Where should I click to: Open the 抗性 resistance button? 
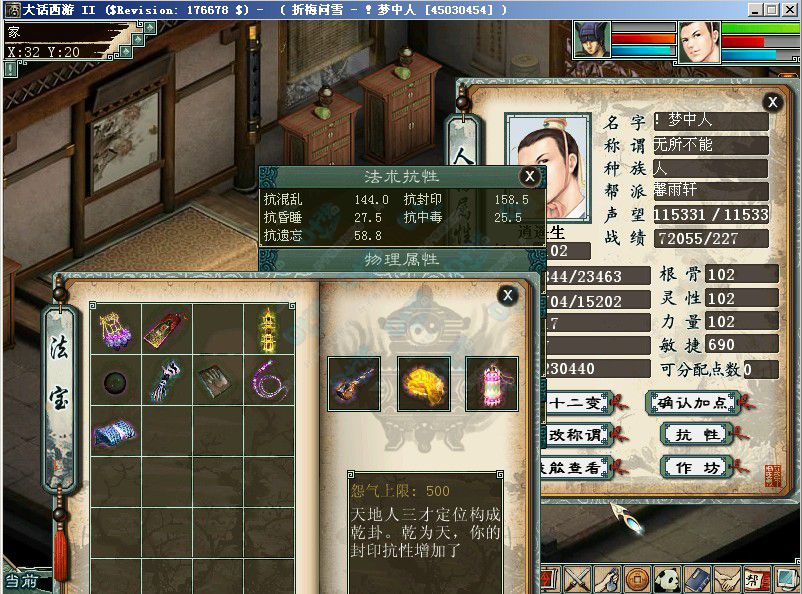697,435
